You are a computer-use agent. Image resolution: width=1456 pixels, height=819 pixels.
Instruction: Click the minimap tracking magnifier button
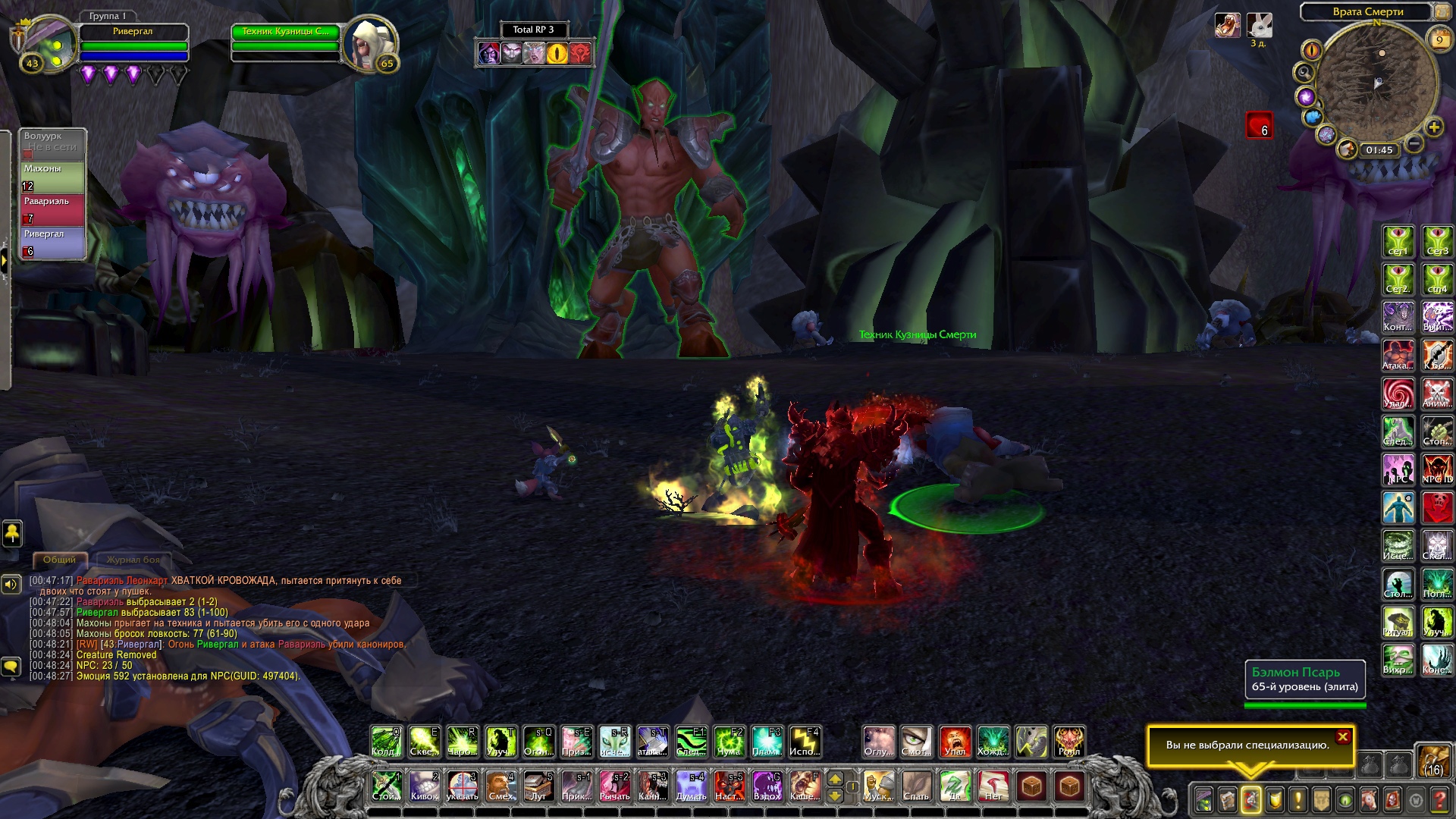1304,73
